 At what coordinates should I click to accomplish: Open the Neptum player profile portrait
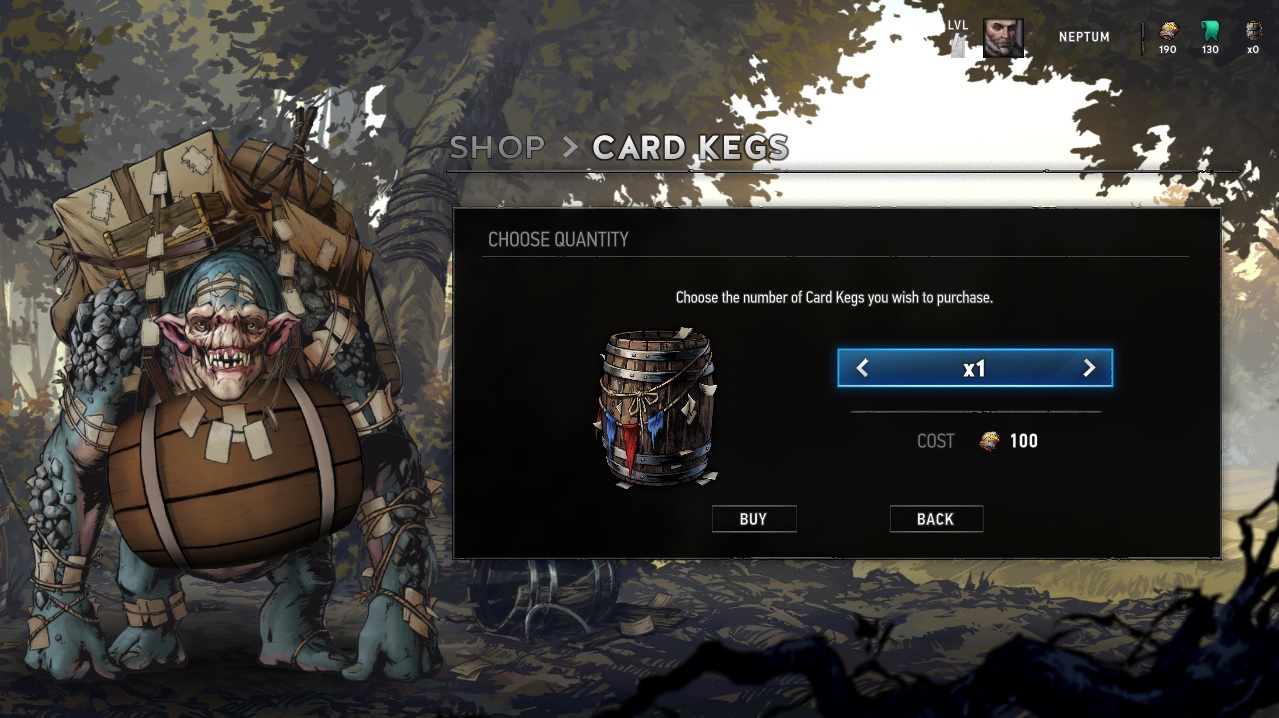point(1002,38)
